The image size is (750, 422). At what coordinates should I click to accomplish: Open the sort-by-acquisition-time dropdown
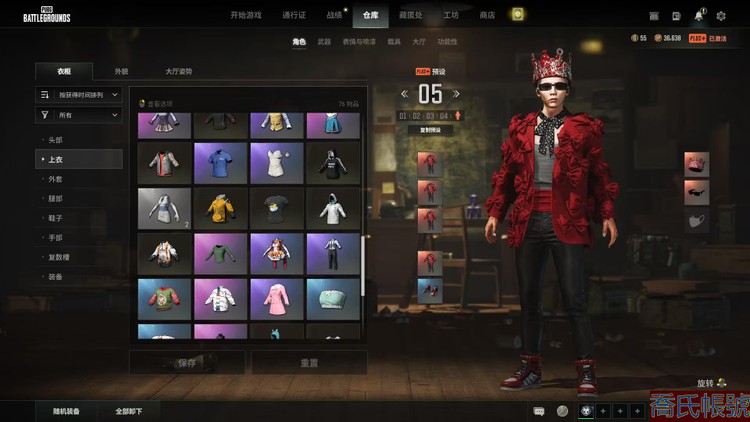pyautogui.click(x=79, y=95)
